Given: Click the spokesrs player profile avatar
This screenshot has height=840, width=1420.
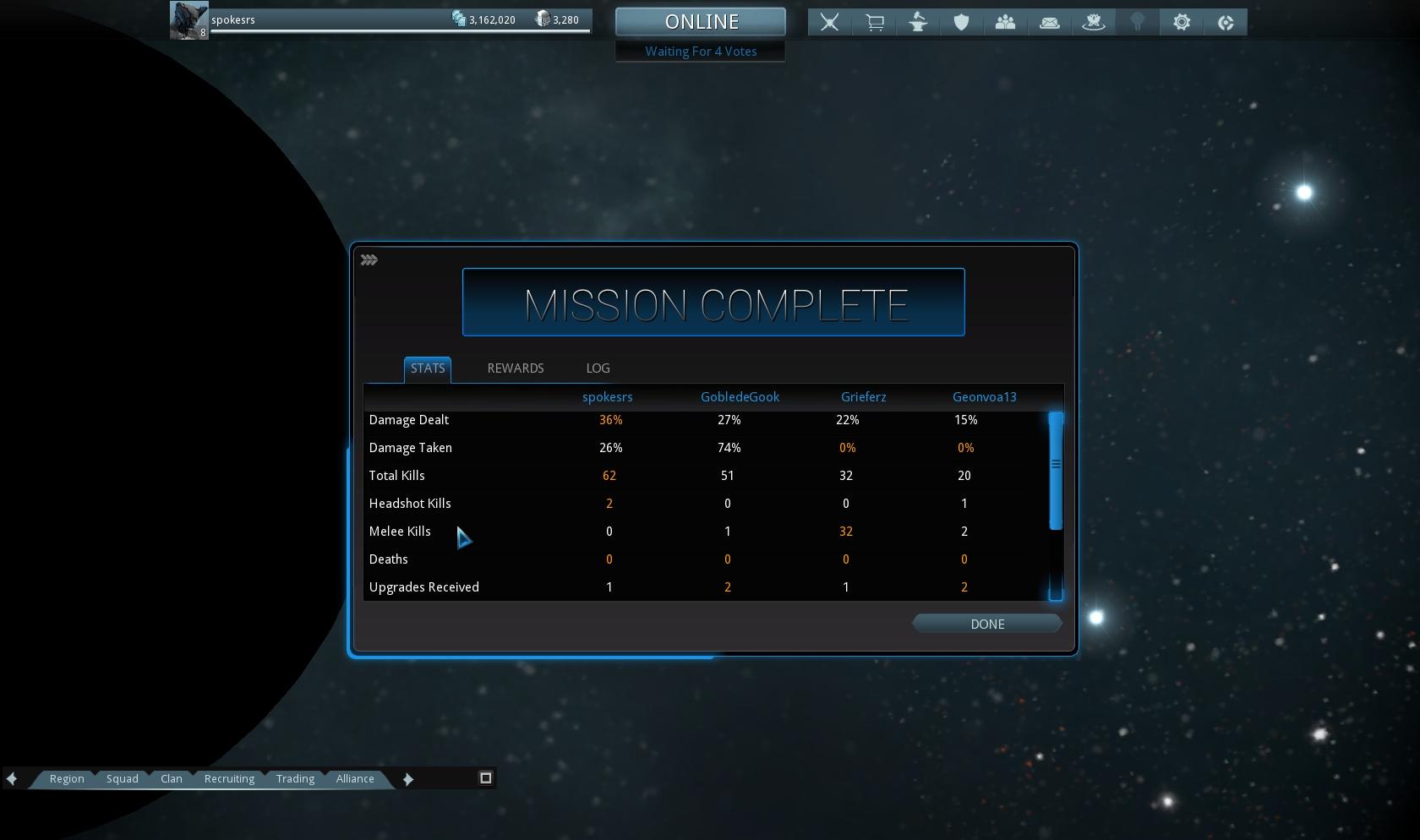Looking at the screenshot, I should 188,20.
